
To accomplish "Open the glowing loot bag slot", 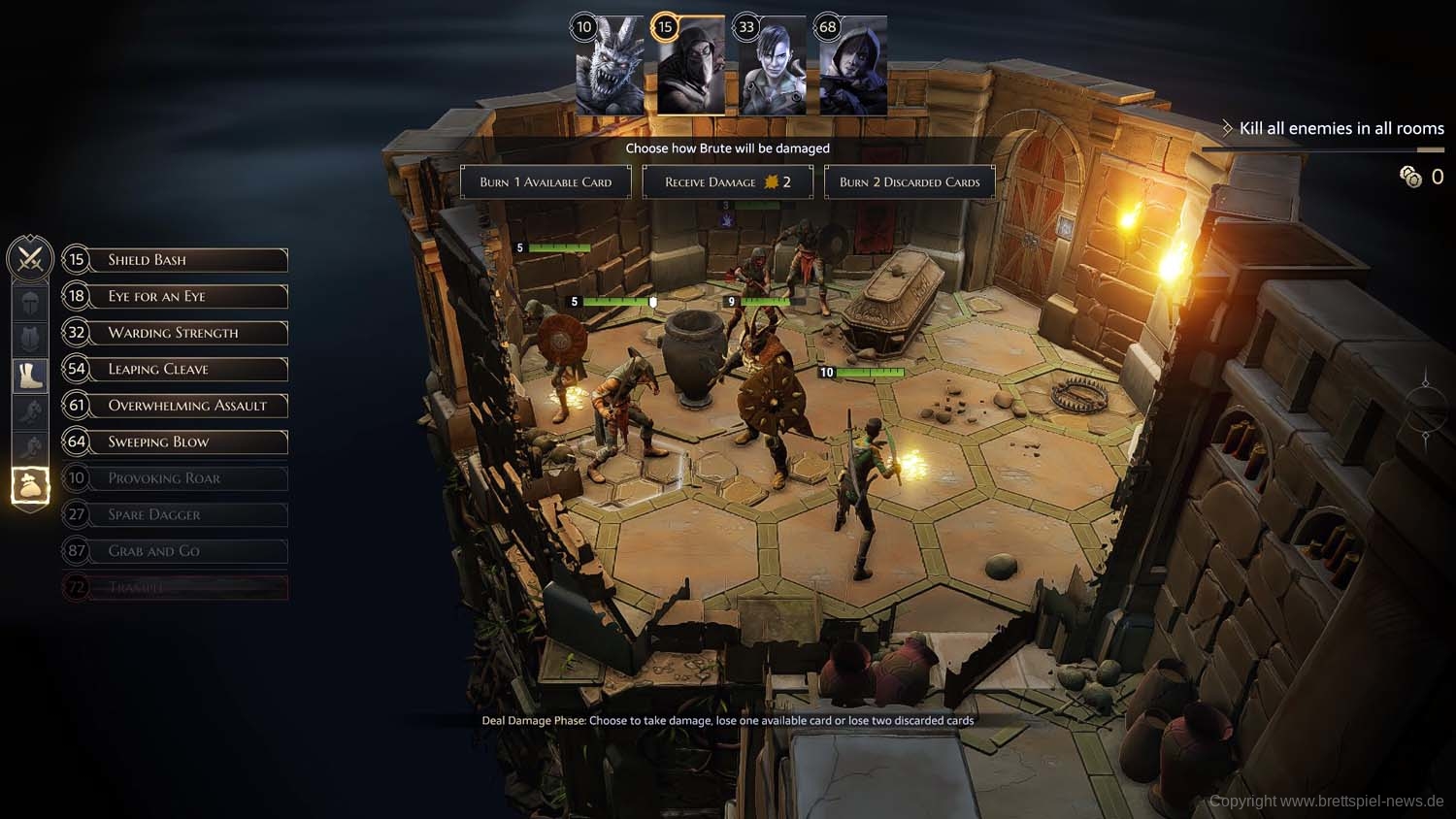I will coord(30,485).
